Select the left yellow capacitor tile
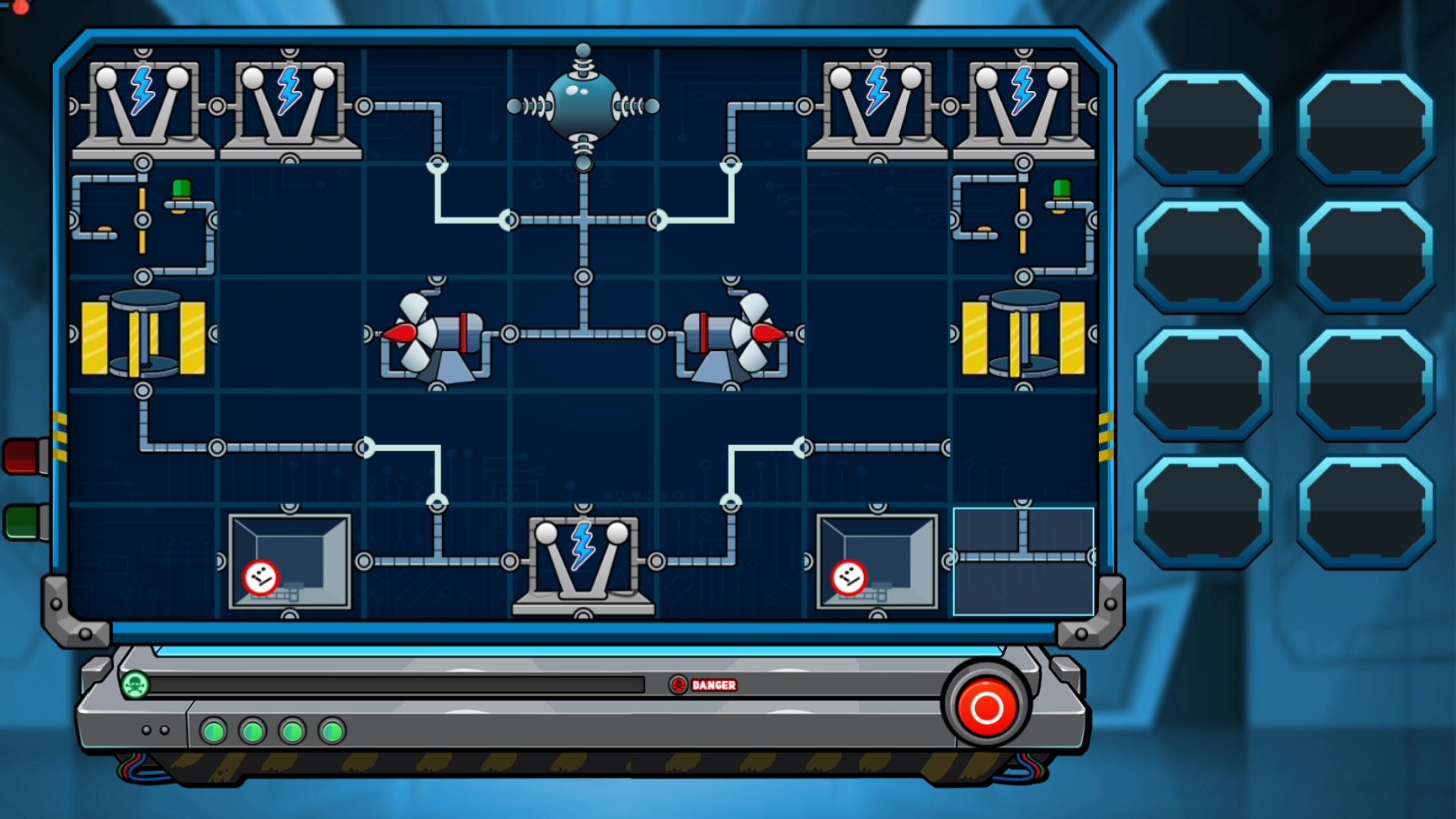Image resolution: width=1456 pixels, height=819 pixels. click(143, 334)
